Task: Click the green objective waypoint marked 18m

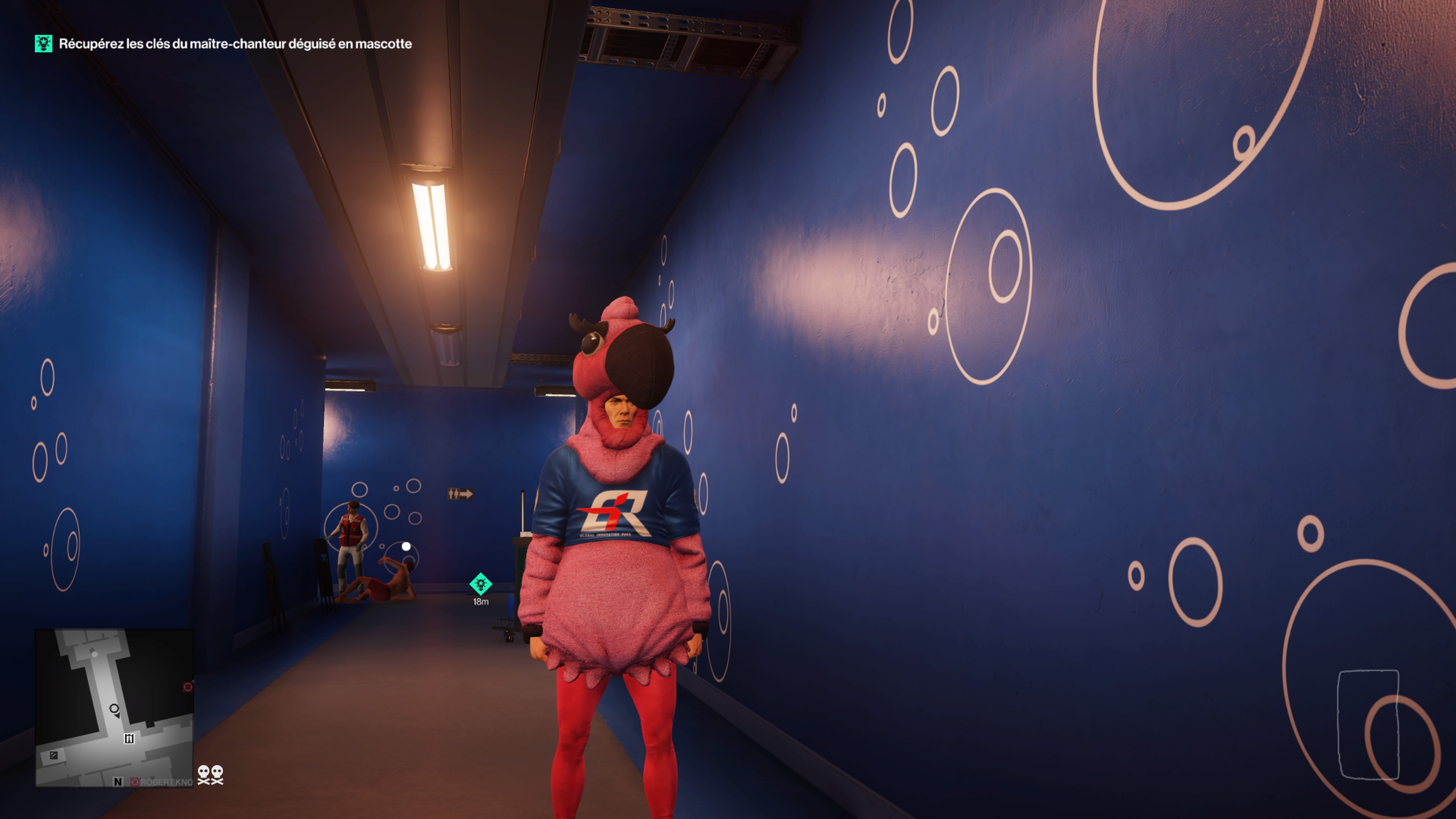Action: 480,584
